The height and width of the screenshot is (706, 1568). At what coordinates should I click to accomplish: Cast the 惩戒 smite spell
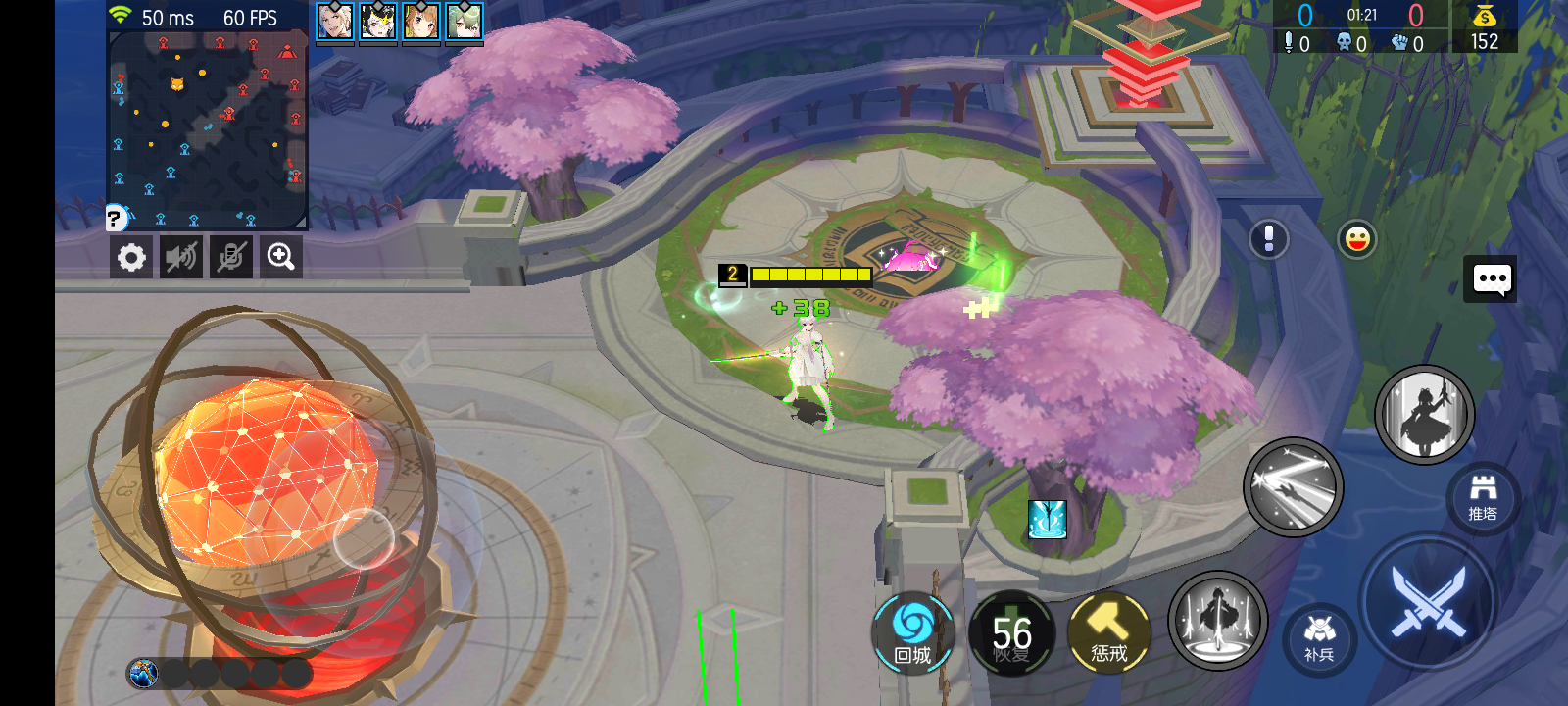1108,634
